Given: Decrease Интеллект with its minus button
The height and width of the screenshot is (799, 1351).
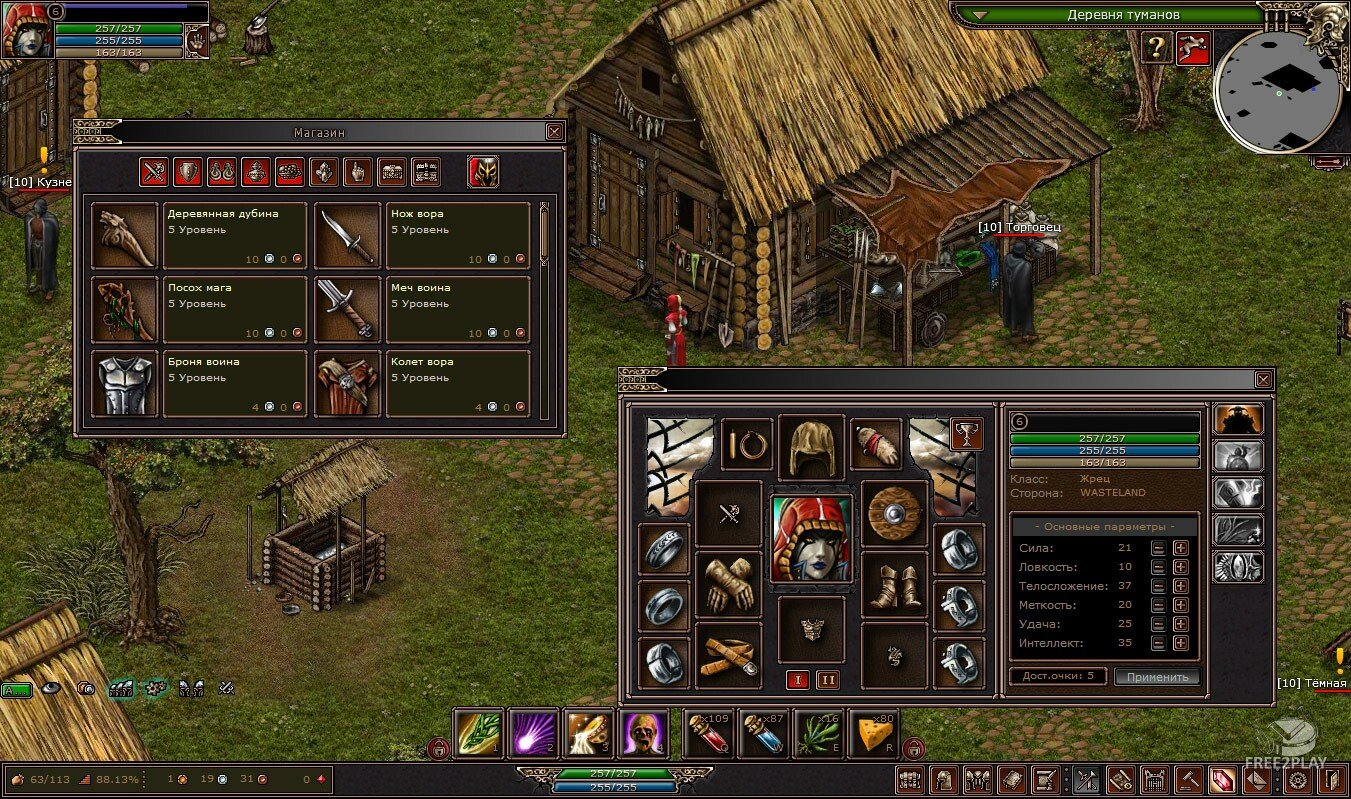Looking at the screenshot, I should [1158, 644].
